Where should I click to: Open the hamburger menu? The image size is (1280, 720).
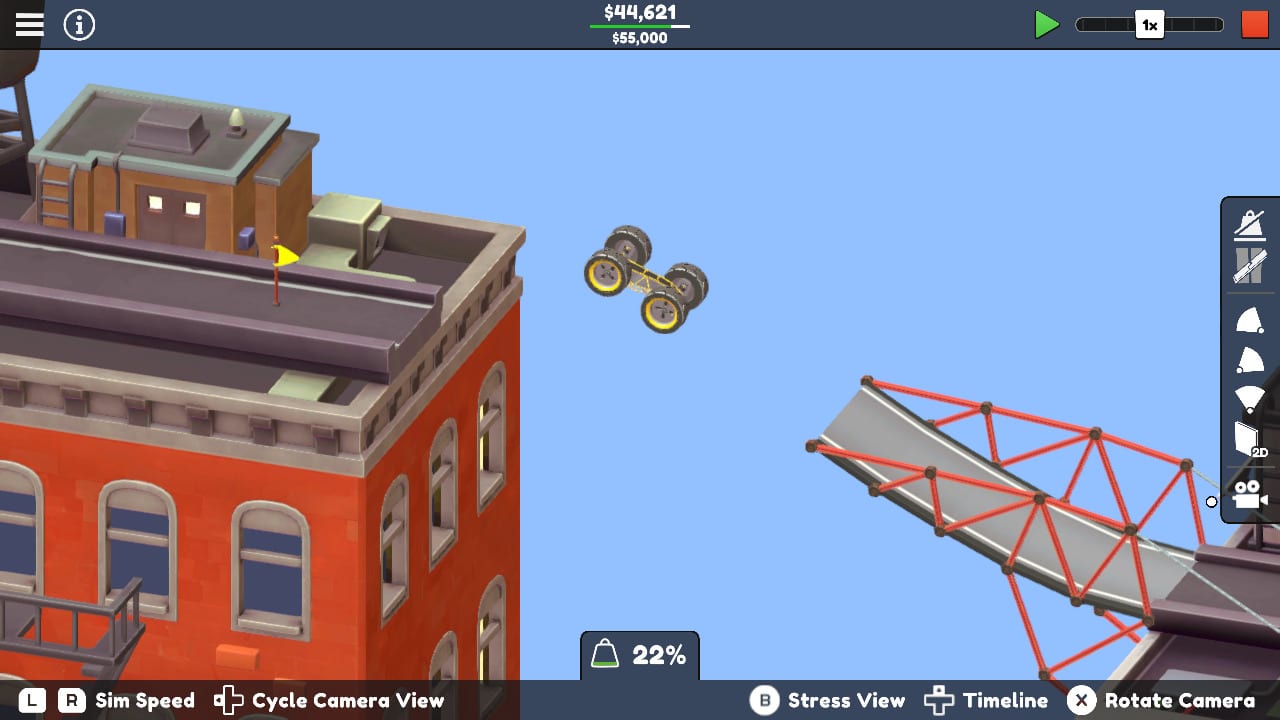click(29, 24)
